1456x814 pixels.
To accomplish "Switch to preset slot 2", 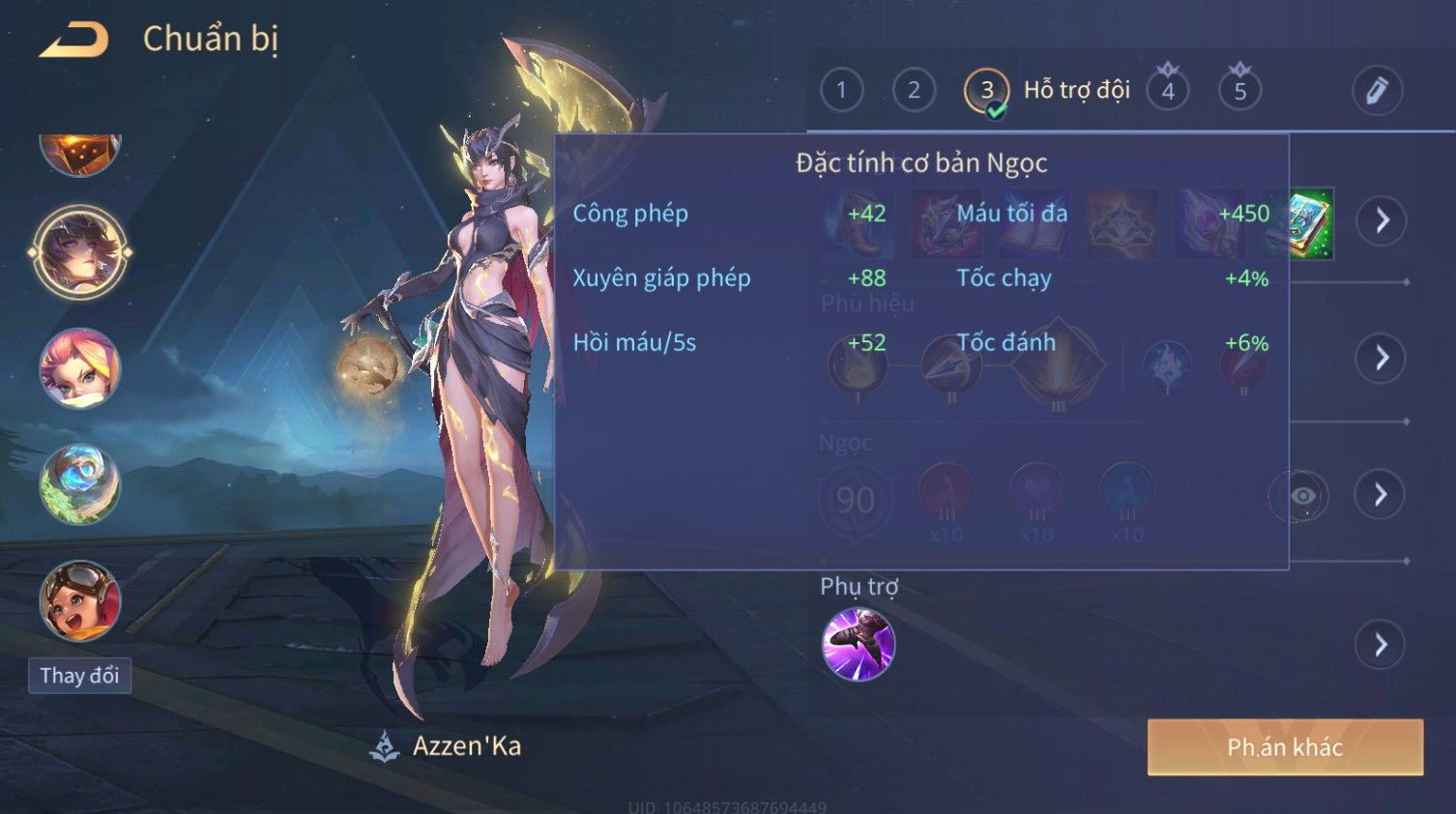I will click(914, 91).
